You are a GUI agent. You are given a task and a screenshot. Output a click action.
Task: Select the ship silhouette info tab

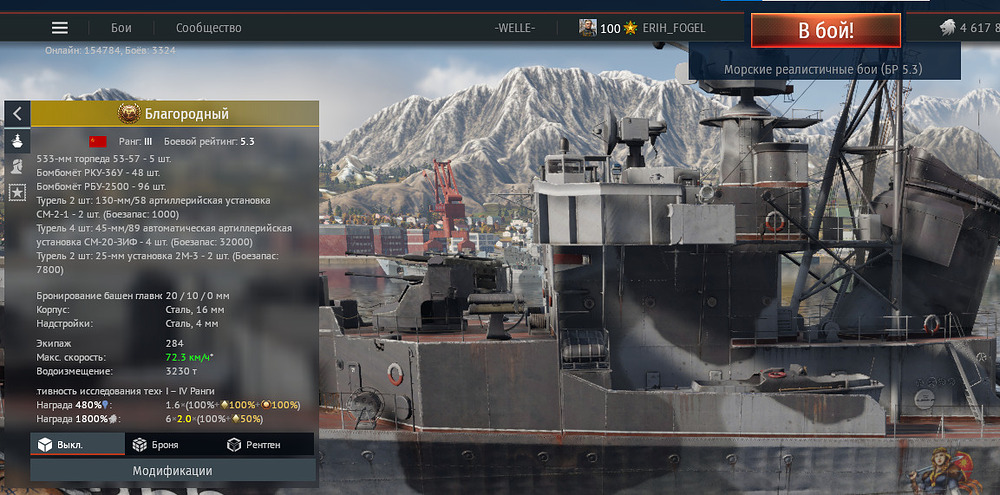coord(17,140)
